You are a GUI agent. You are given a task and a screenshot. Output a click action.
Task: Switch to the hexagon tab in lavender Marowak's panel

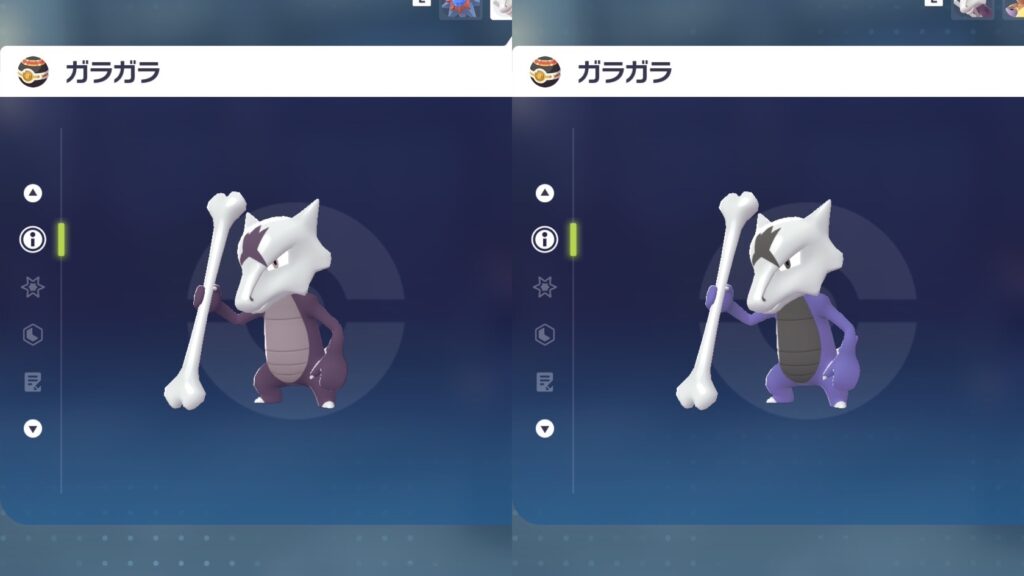tap(545, 334)
